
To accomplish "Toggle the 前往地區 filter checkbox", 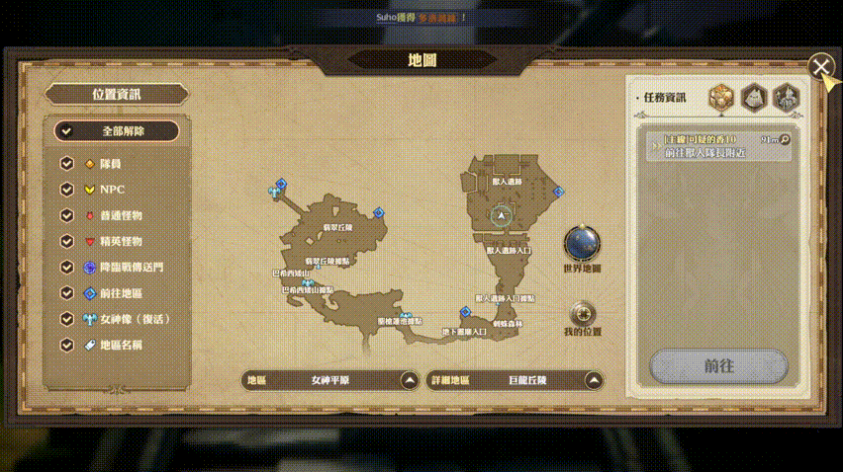I will pos(67,293).
